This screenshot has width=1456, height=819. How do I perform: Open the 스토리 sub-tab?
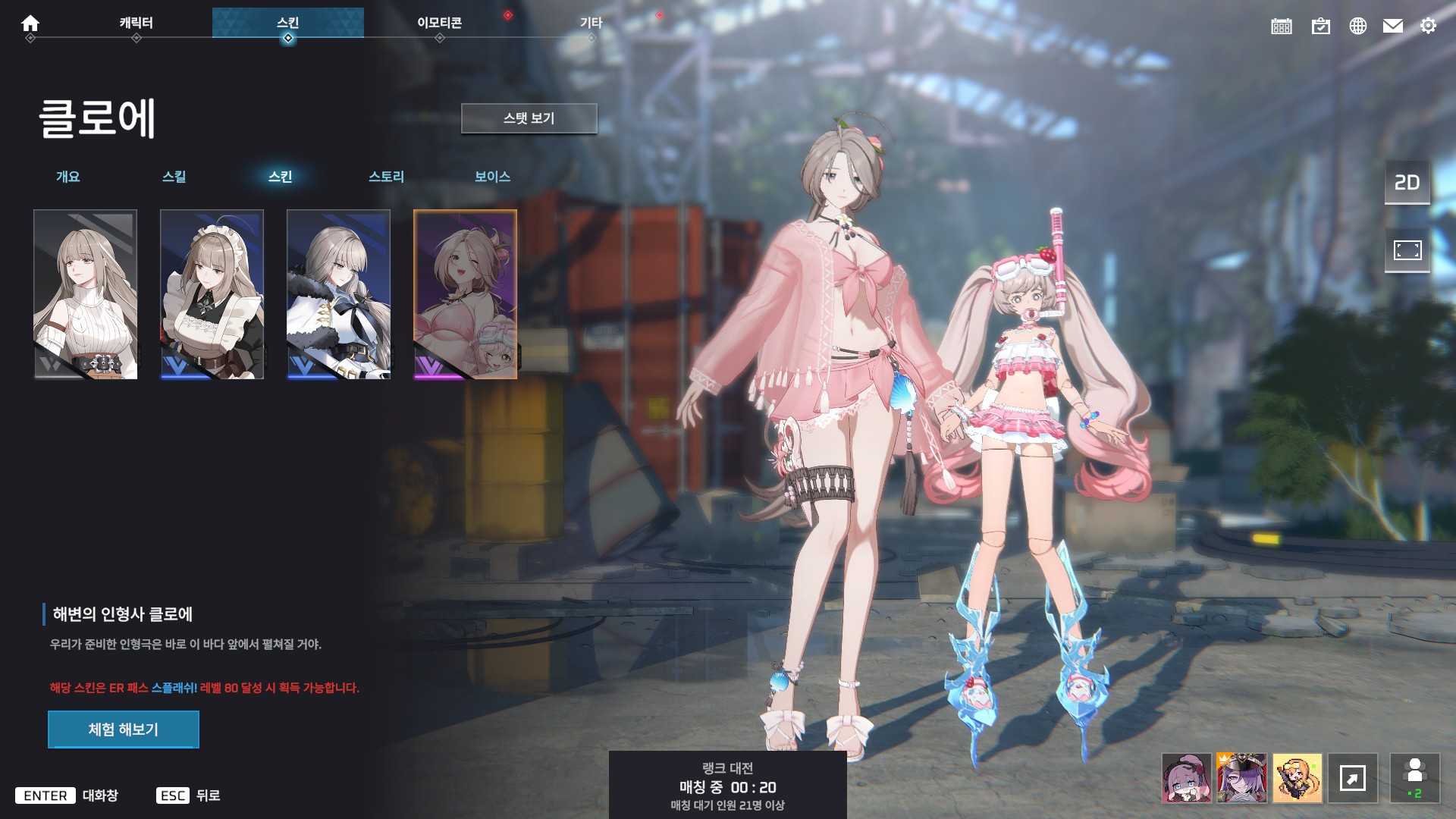(x=386, y=177)
